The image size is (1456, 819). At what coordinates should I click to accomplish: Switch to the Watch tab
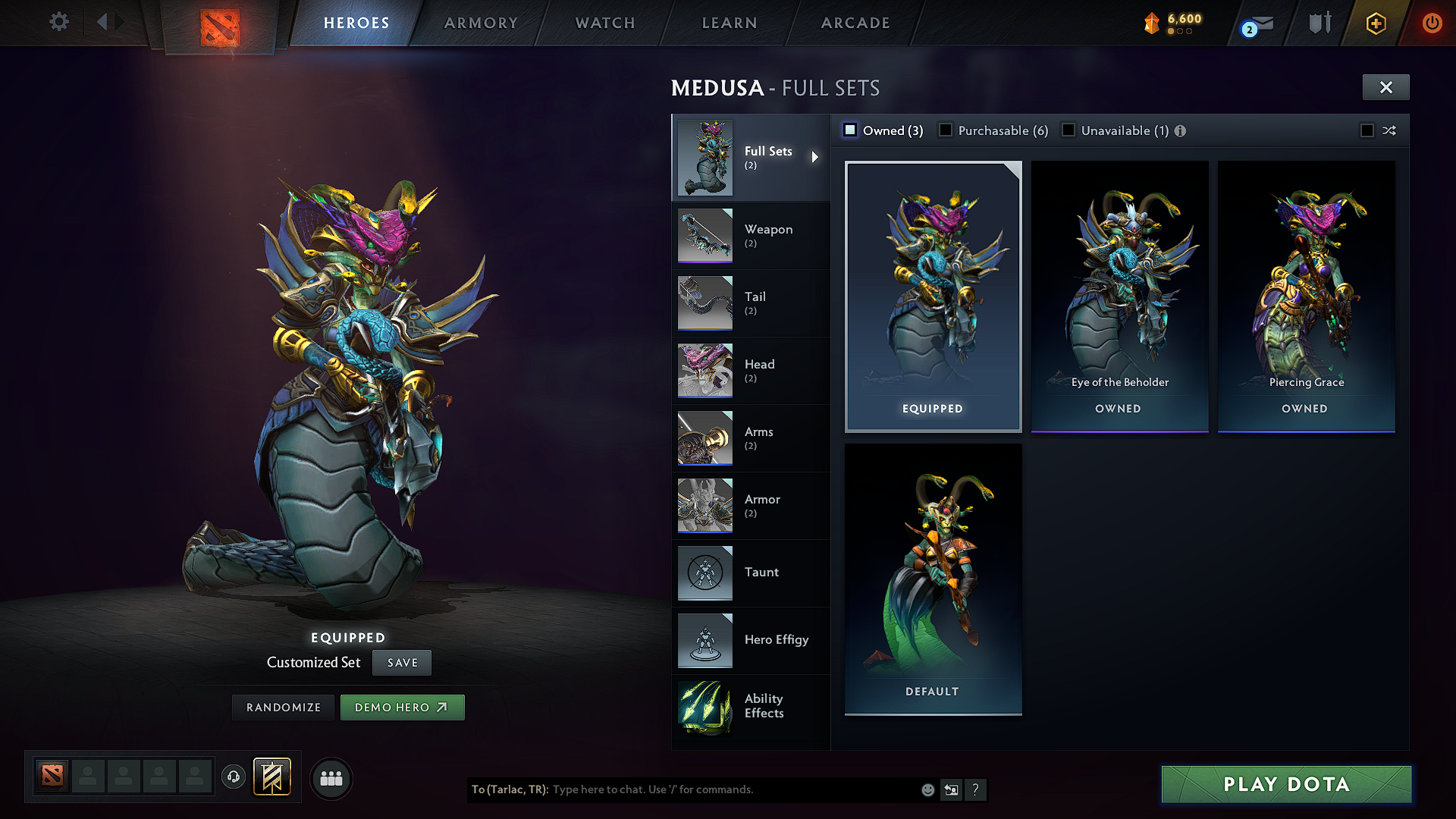click(x=605, y=23)
